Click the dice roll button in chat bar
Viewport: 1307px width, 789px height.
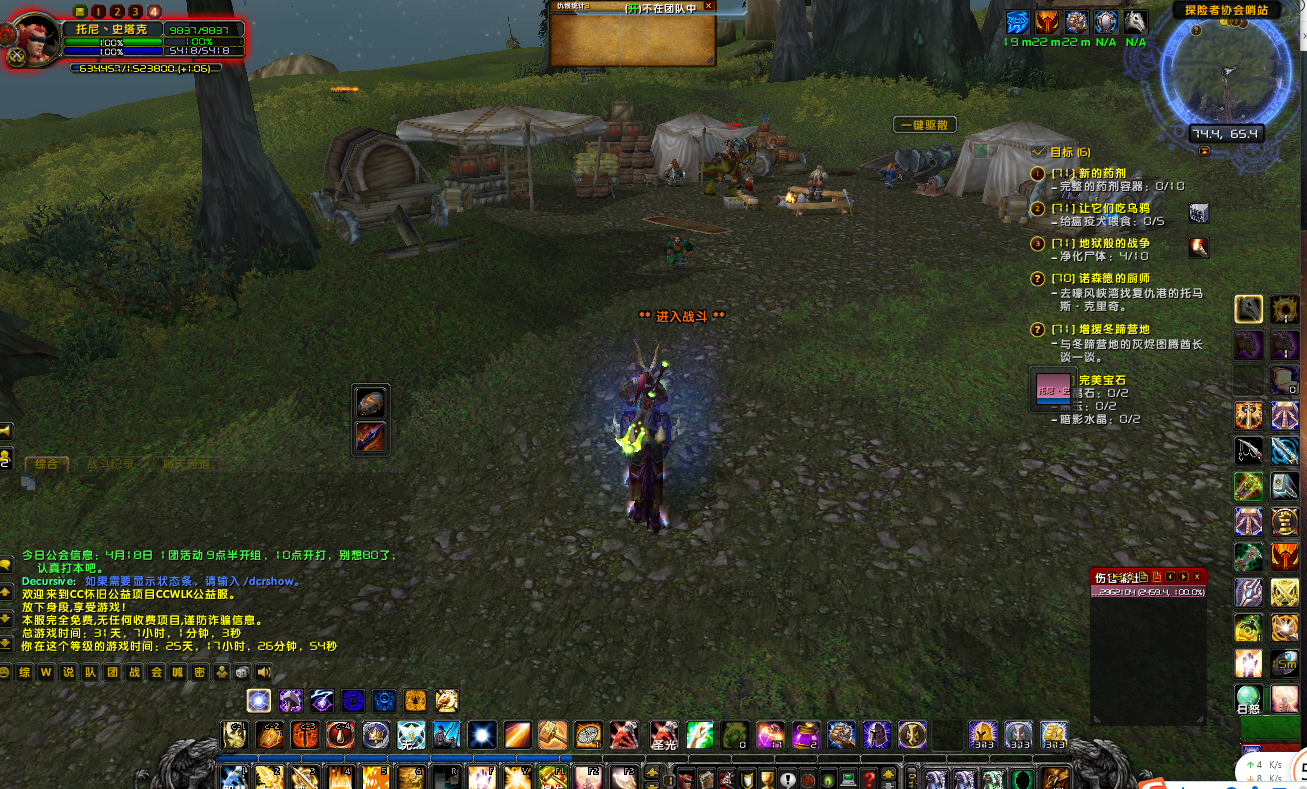pyautogui.click(x=243, y=672)
